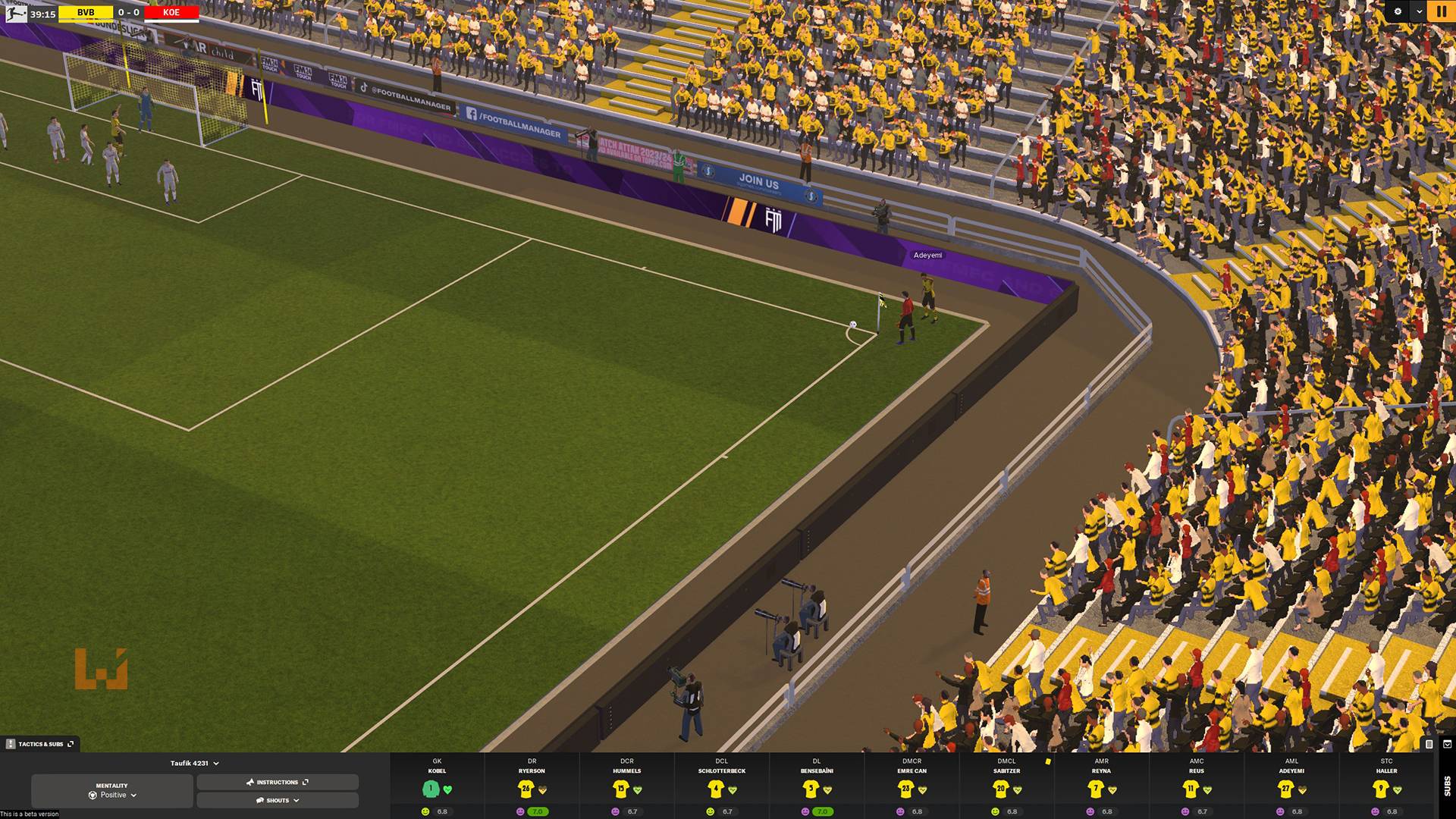Open the Mentality Positive selector
1456x819 pixels.
pos(112,791)
